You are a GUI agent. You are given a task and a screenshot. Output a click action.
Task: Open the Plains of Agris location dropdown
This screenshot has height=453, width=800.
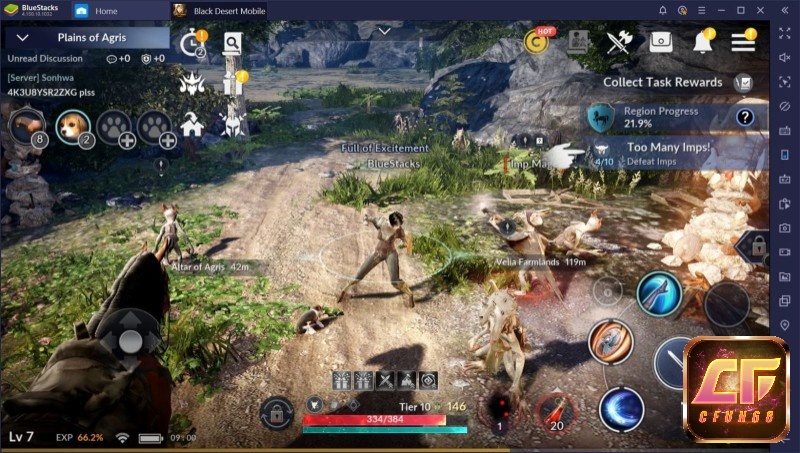pyautogui.click(x=22, y=38)
